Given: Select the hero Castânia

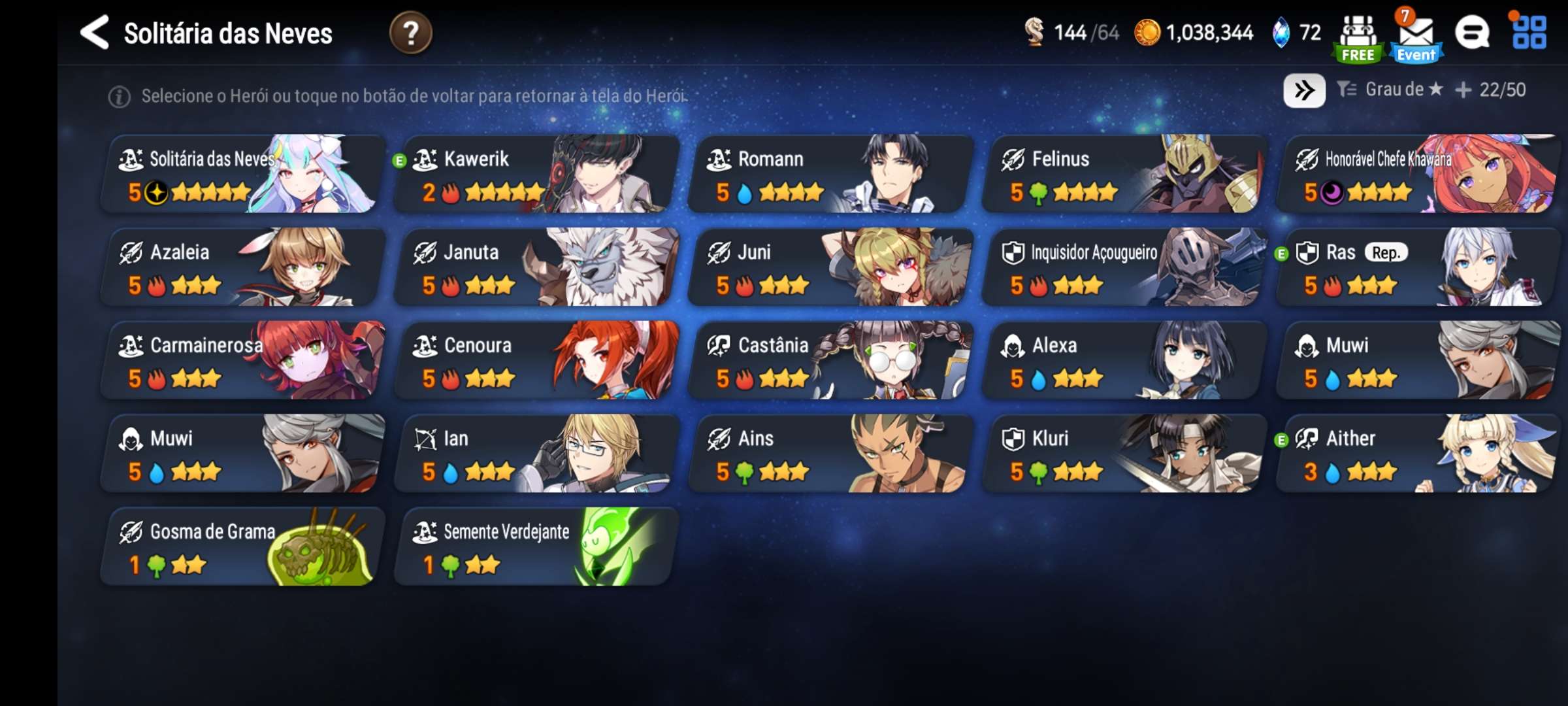Looking at the screenshot, I should click(x=830, y=360).
